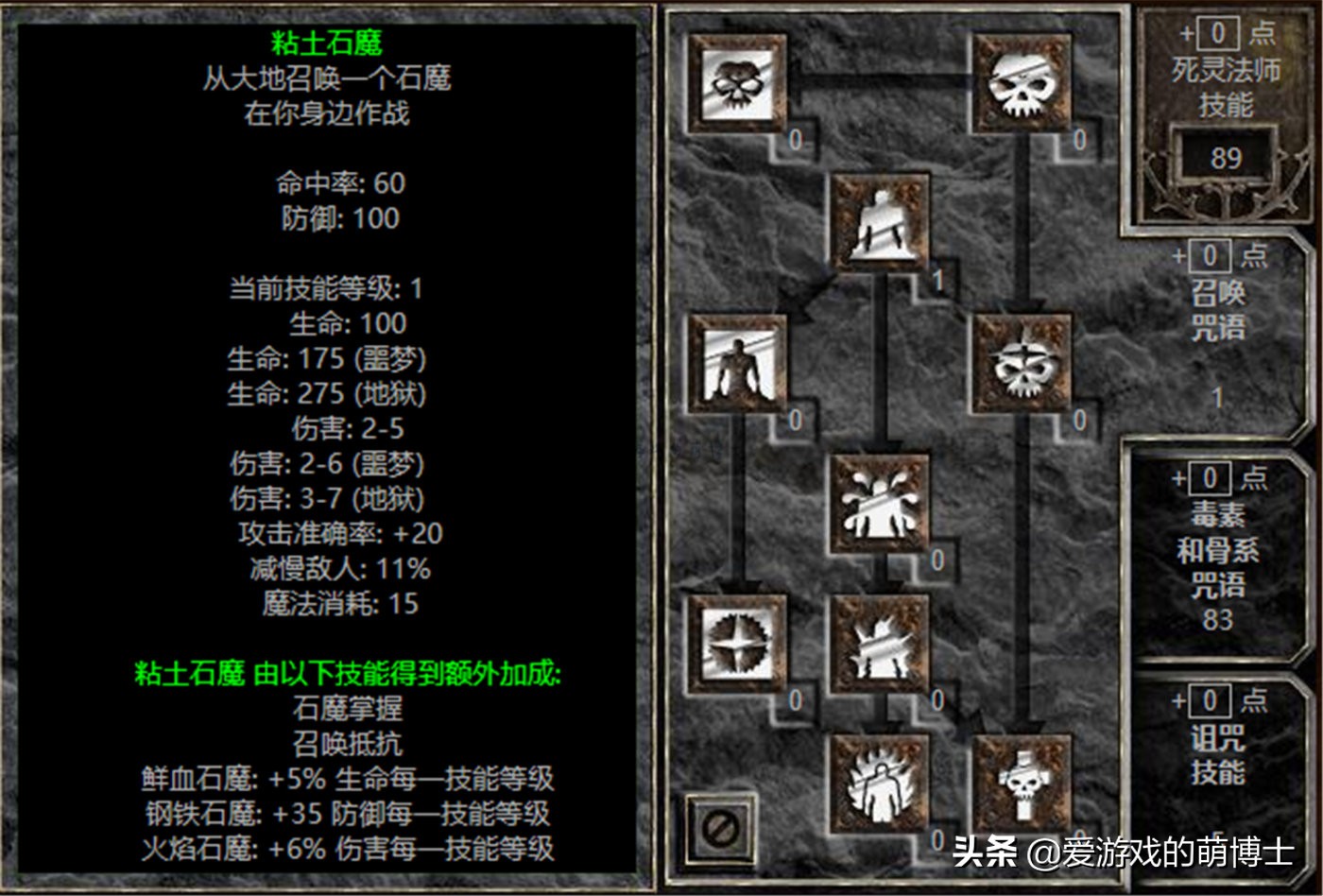Select the Clay Golem (粘土石魔) skill icon
The image size is (1323, 896).
point(879,222)
